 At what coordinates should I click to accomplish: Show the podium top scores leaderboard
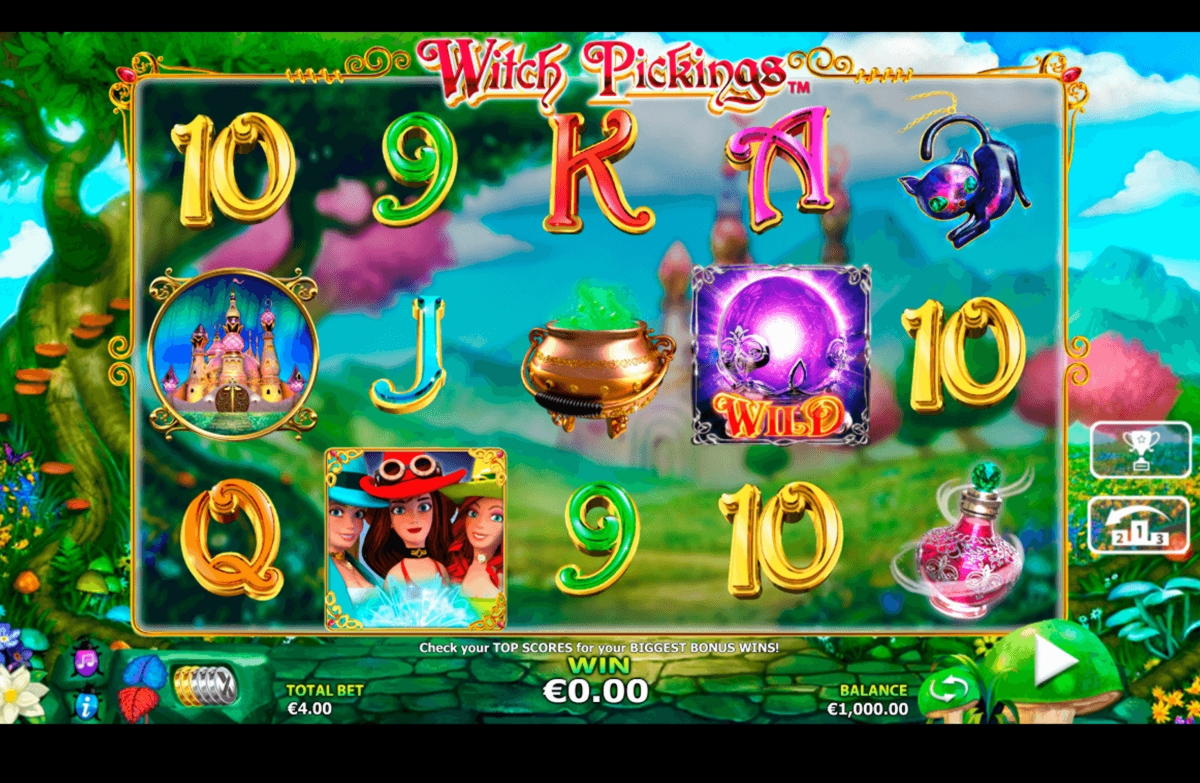point(1139,526)
